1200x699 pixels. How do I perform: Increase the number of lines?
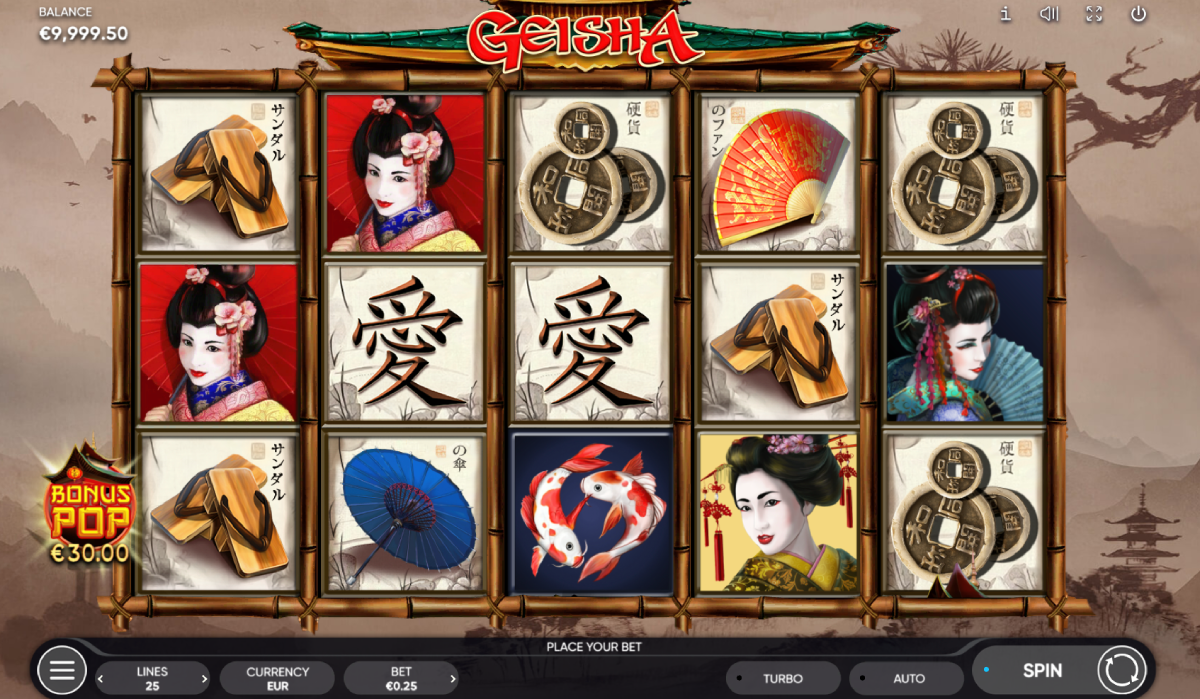tap(204, 679)
